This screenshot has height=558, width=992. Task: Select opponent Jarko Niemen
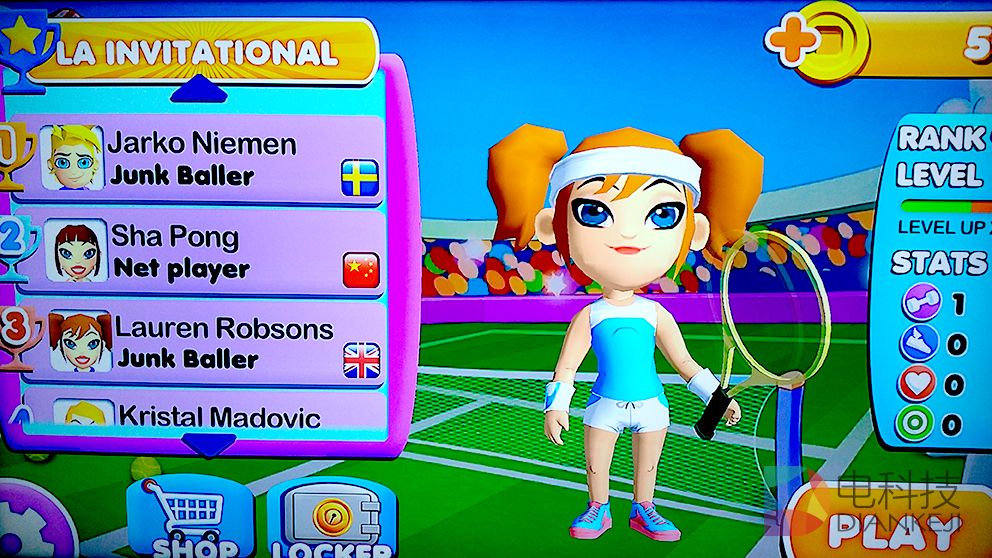(200, 160)
